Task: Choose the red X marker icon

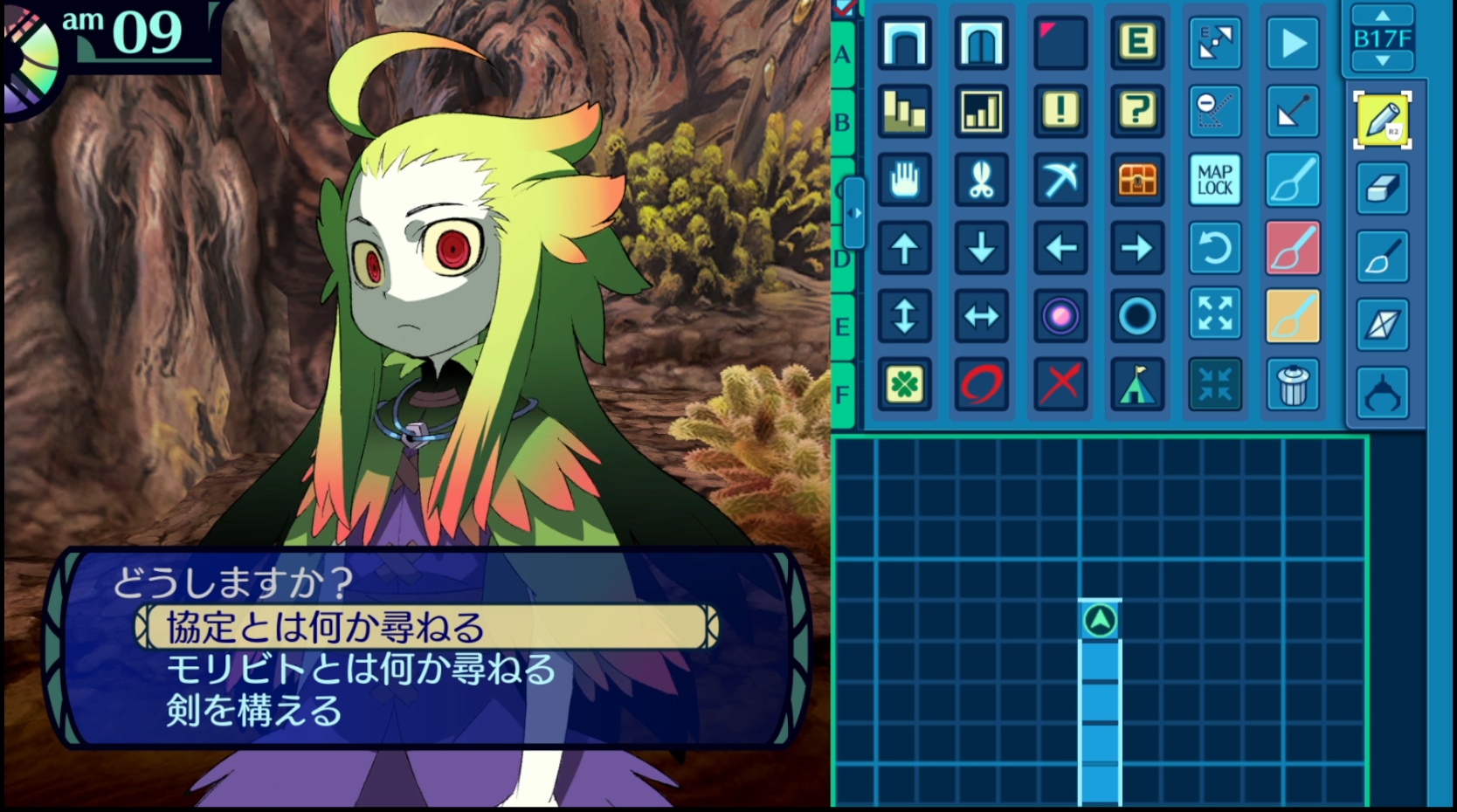Action: tap(1060, 384)
